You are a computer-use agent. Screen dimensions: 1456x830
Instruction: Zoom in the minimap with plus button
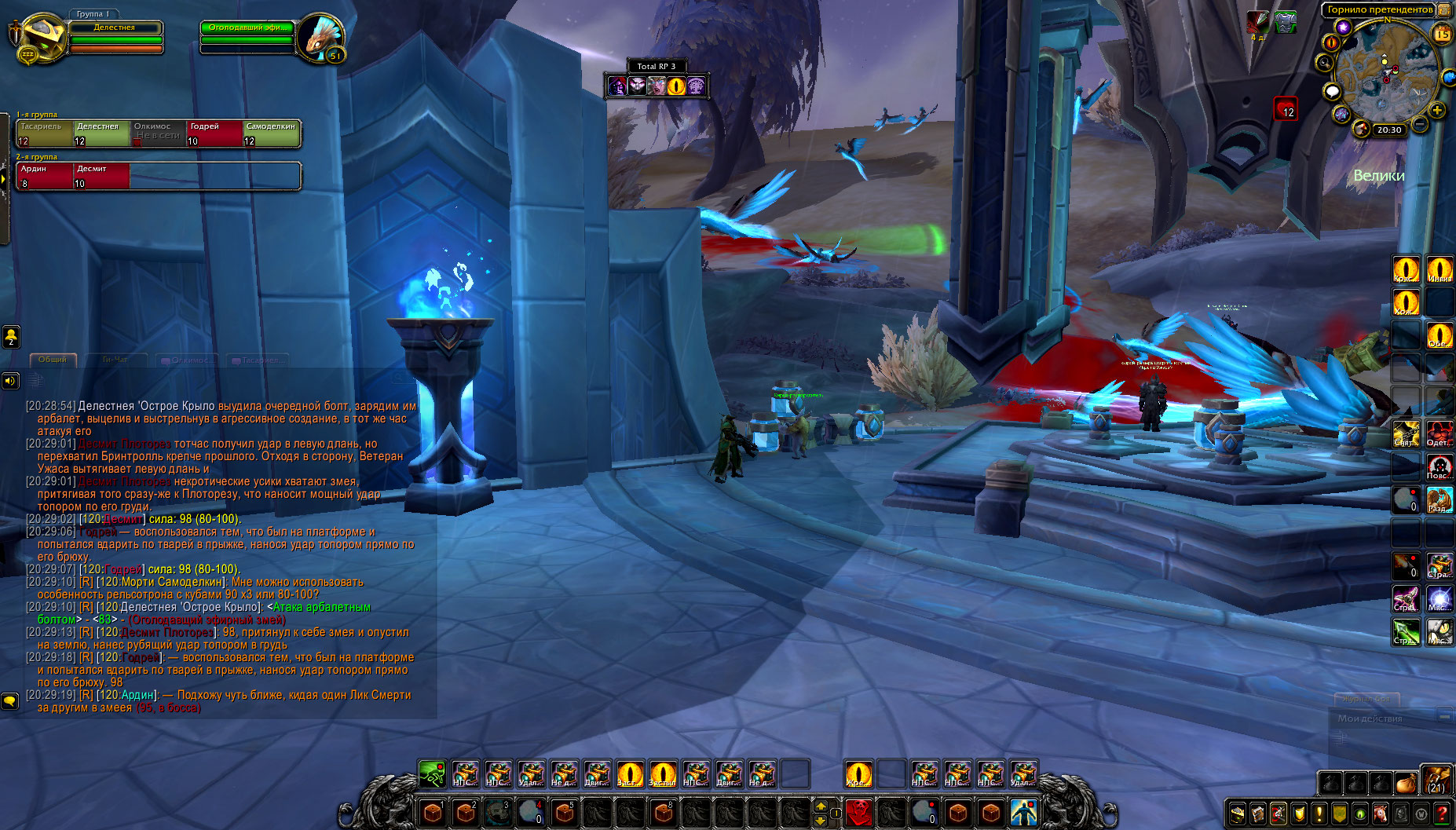[1436, 110]
